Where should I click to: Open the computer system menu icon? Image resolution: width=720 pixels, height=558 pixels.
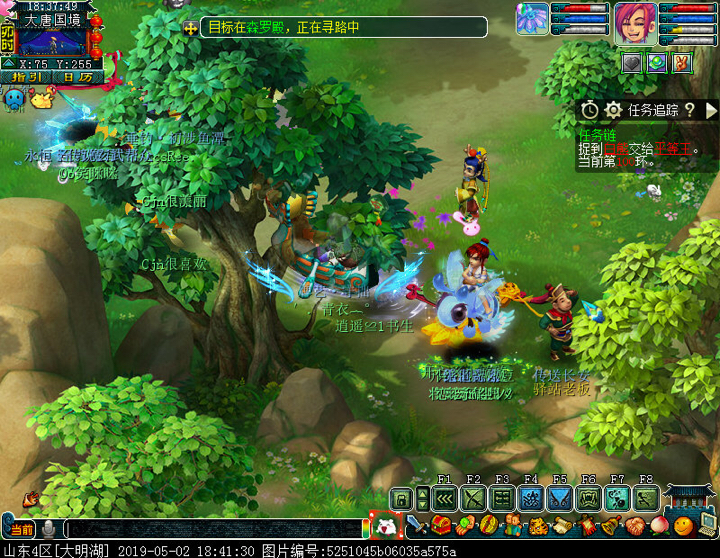point(706,525)
